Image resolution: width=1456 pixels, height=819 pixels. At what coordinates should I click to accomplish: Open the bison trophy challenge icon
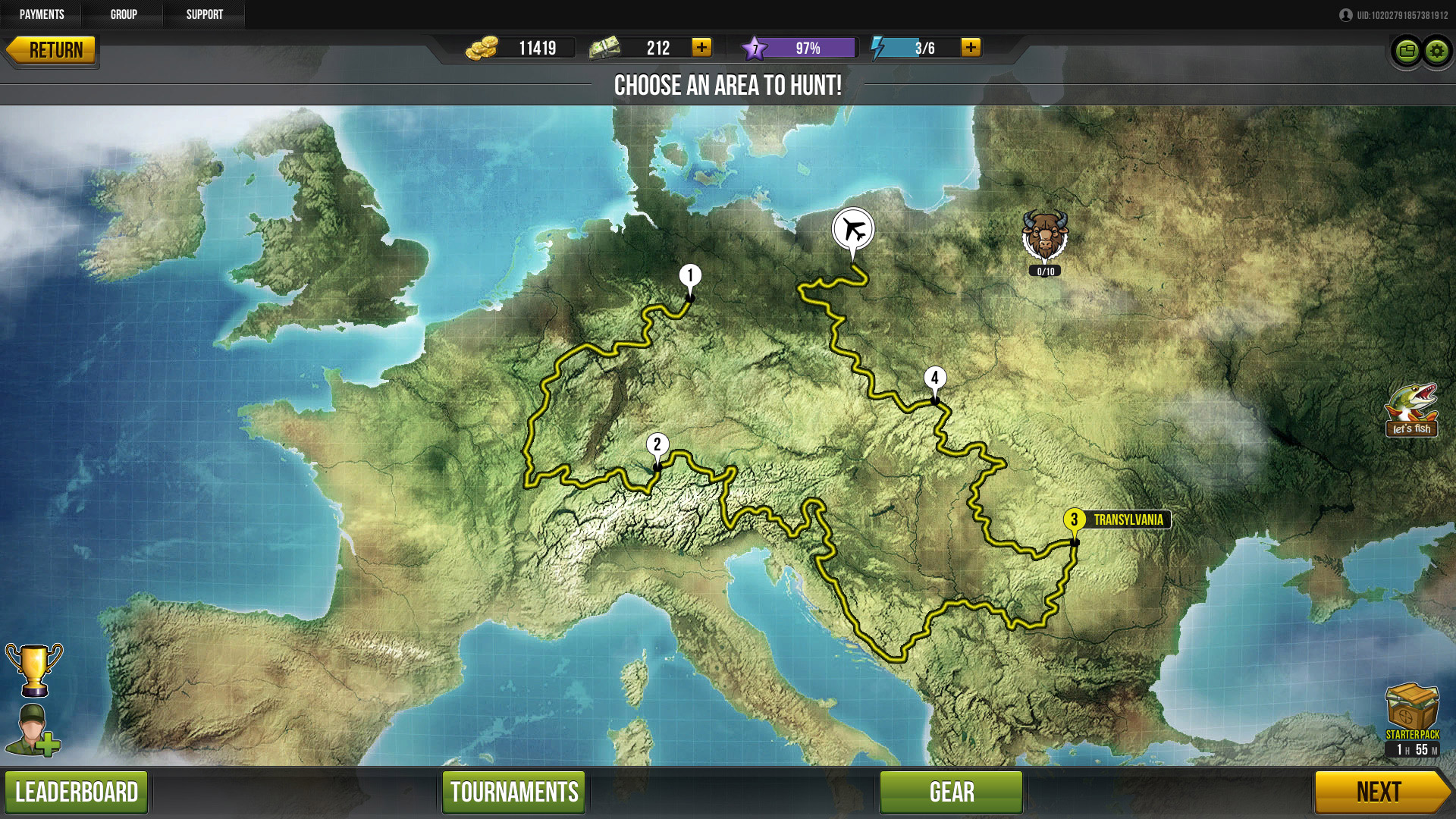[x=1044, y=237]
